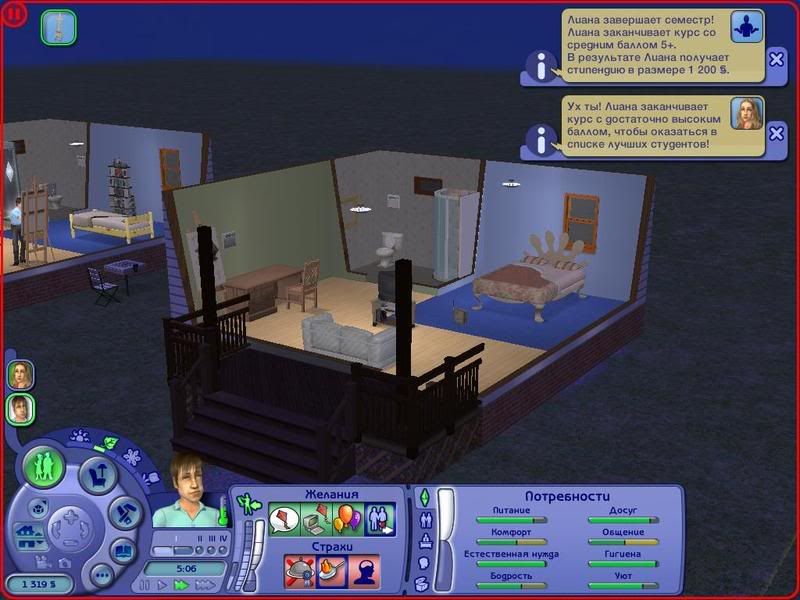Close the scholarship notification about Liana
Image resolution: width=800 pixels, height=600 pixels.
pyautogui.click(x=777, y=59)
